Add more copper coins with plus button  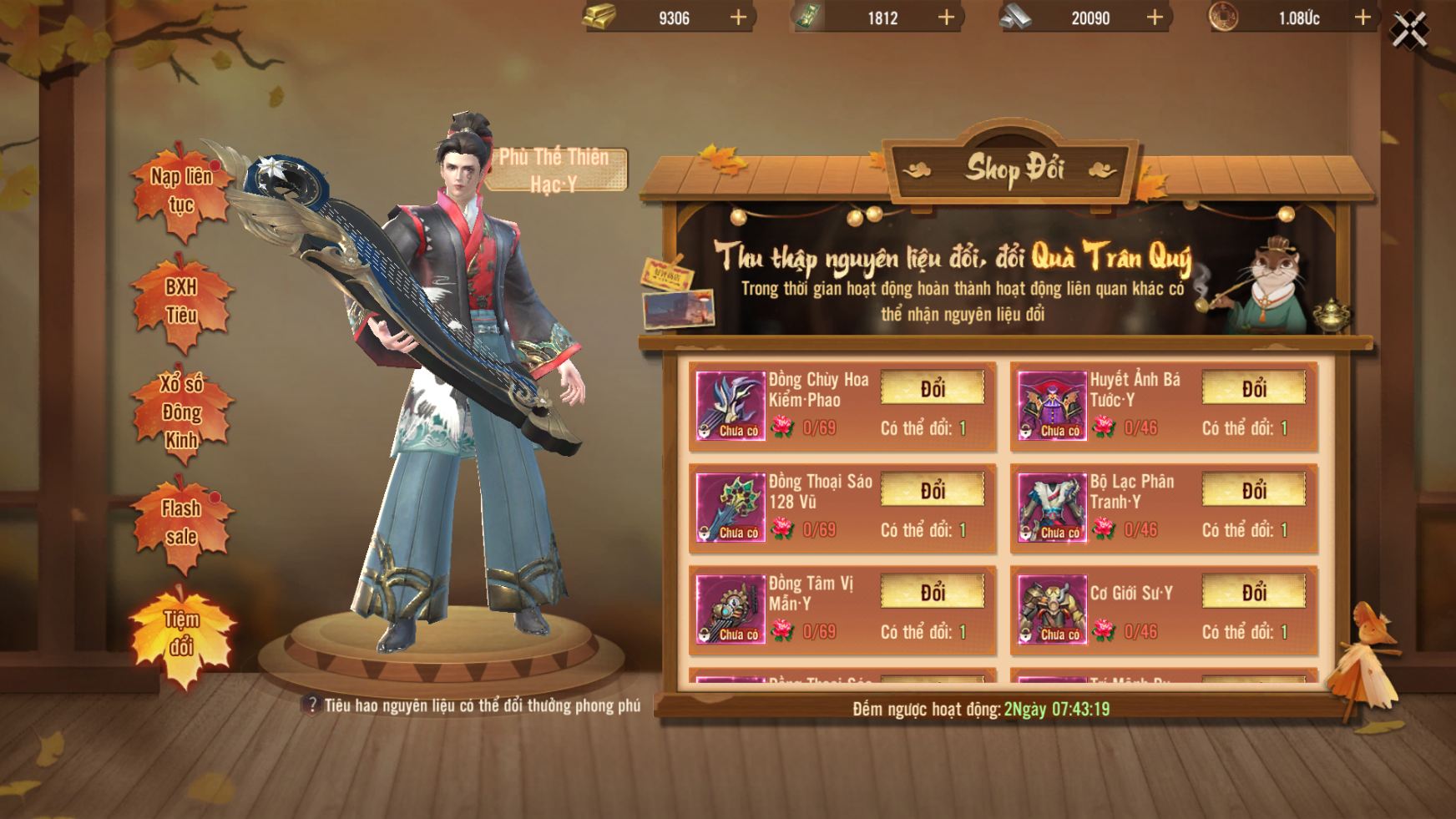coord(1362,18)
